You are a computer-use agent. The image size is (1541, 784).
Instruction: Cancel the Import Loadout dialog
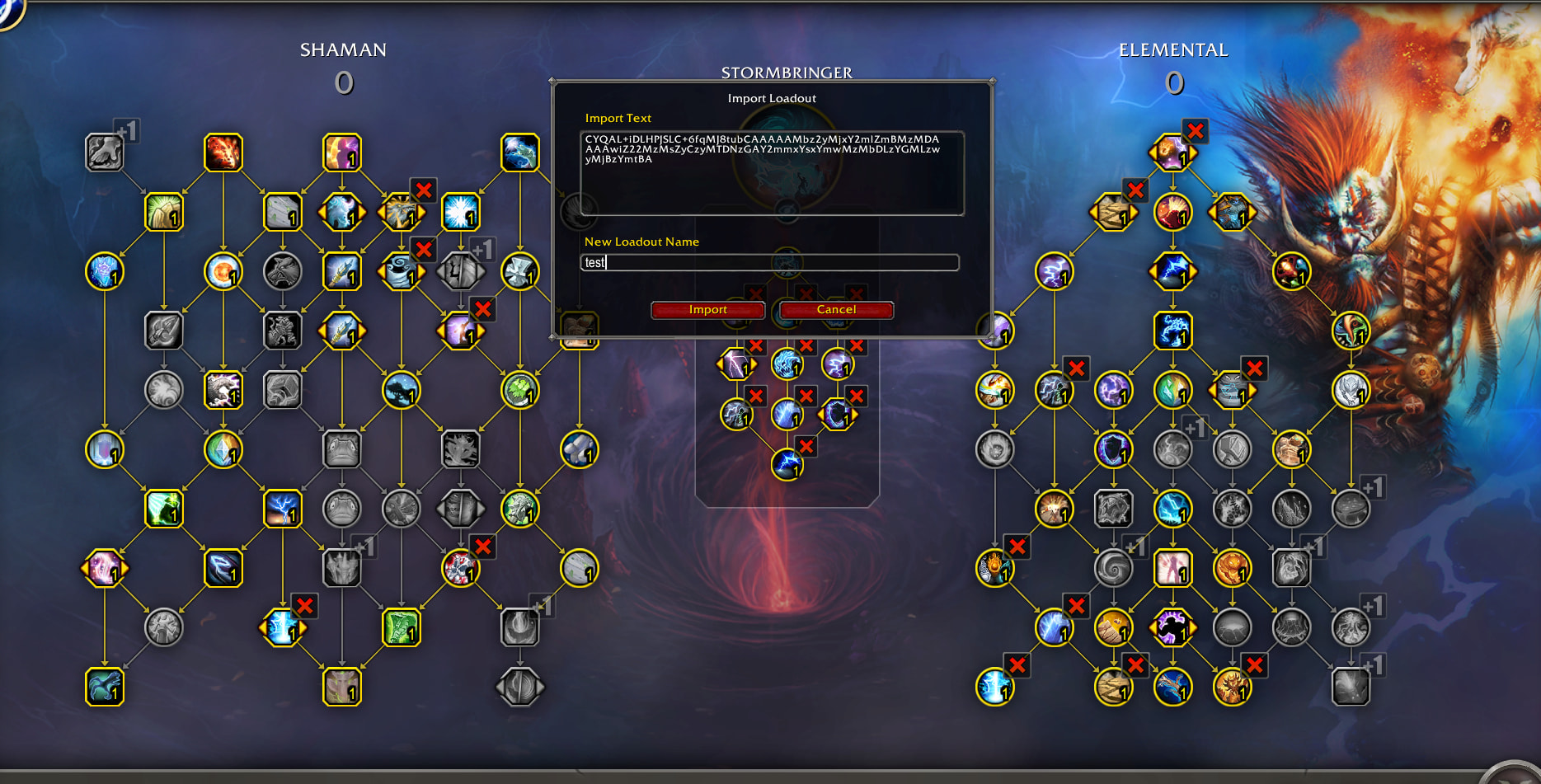(x=836, y=310)
